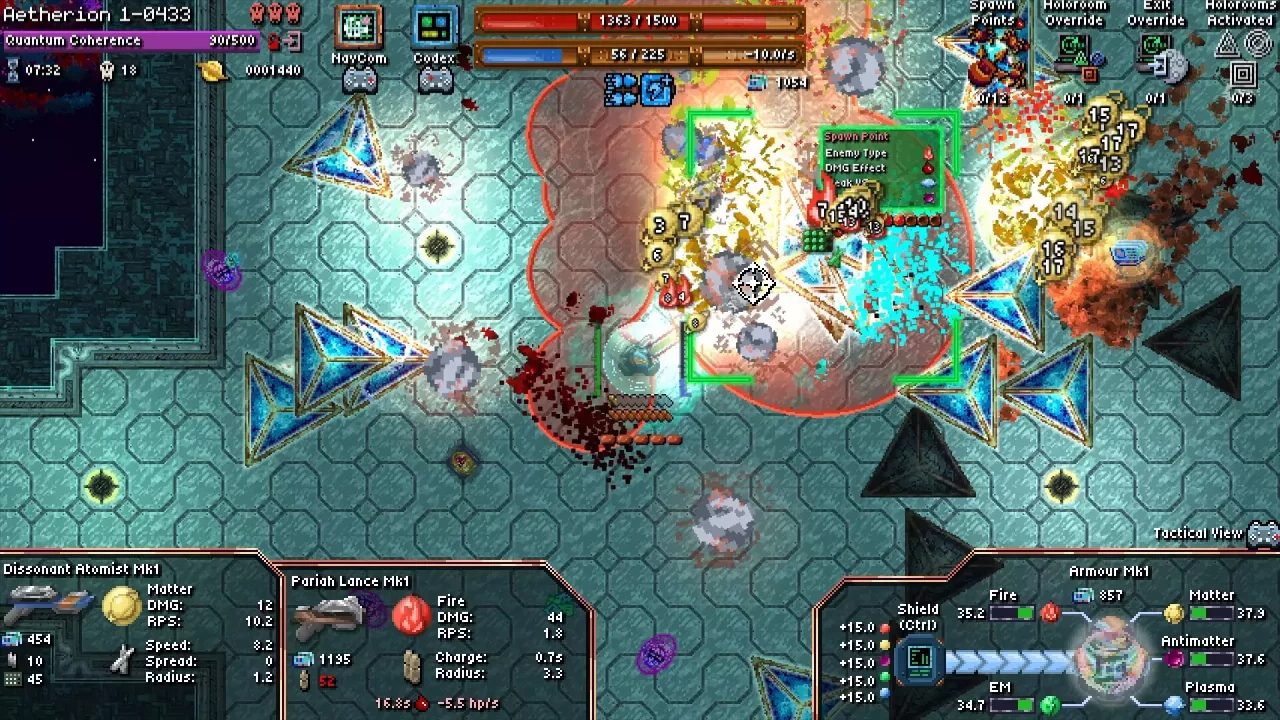Click the Tactical View label
This screenshot has height=720, width=1280.
[x=1197, y=534]
